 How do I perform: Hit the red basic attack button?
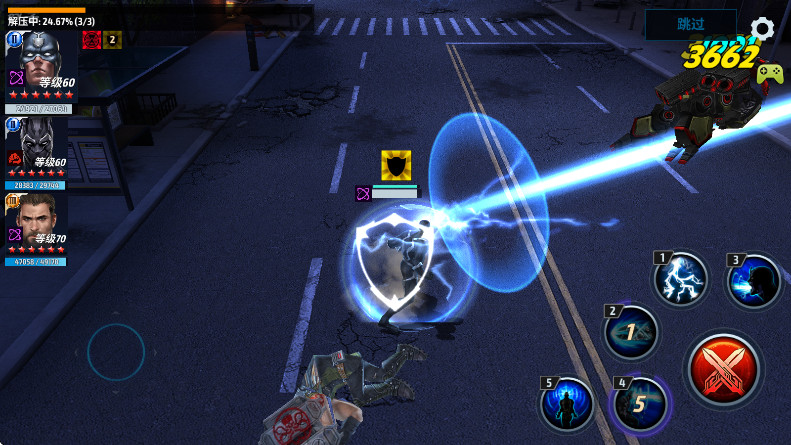click(x=724, y=370)
